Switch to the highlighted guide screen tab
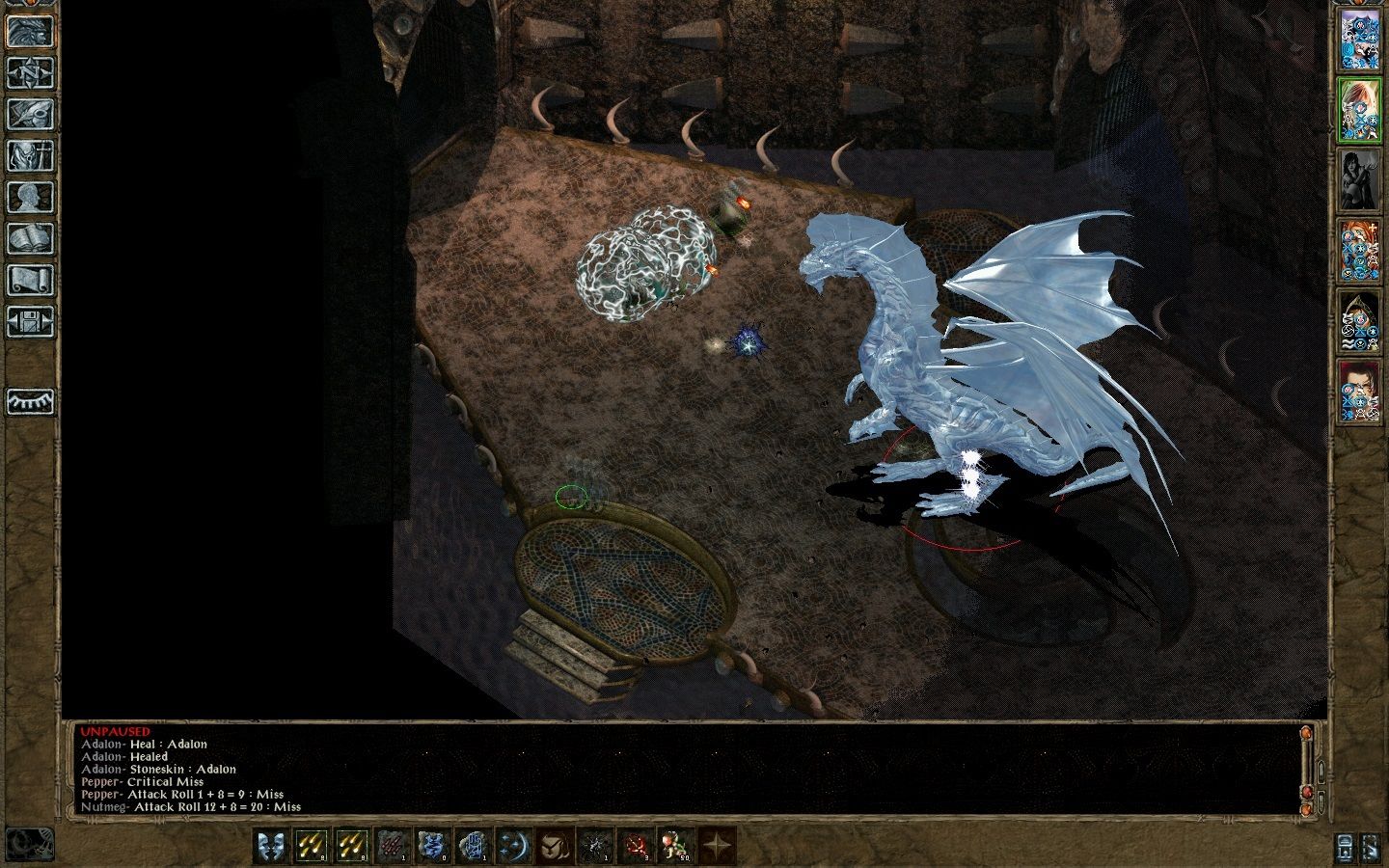This screenshot has height=868, width=1389. [29, 32]
